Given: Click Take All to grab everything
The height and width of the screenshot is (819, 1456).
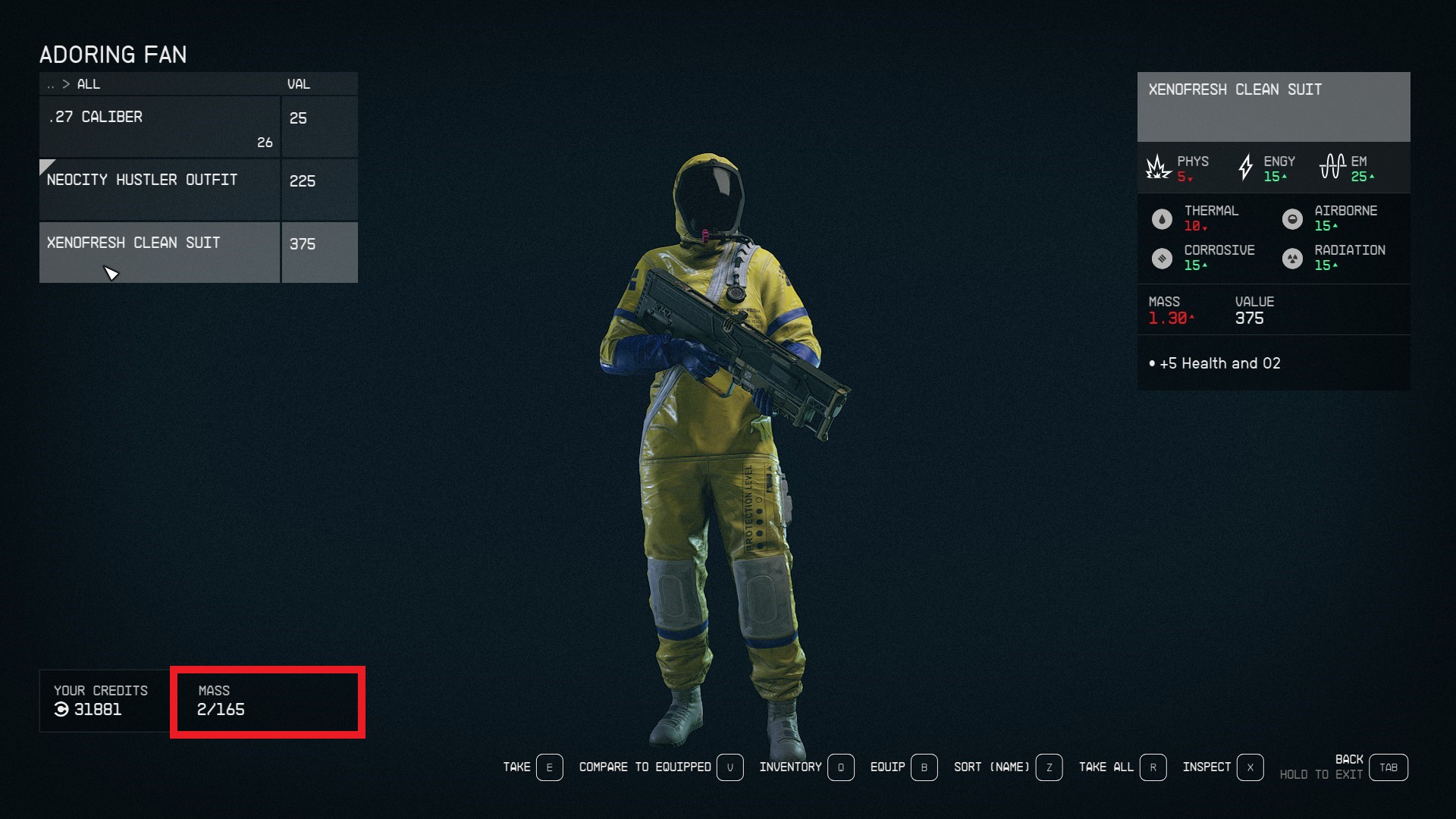Looking at the screenshot, I should coord(1107,767).
